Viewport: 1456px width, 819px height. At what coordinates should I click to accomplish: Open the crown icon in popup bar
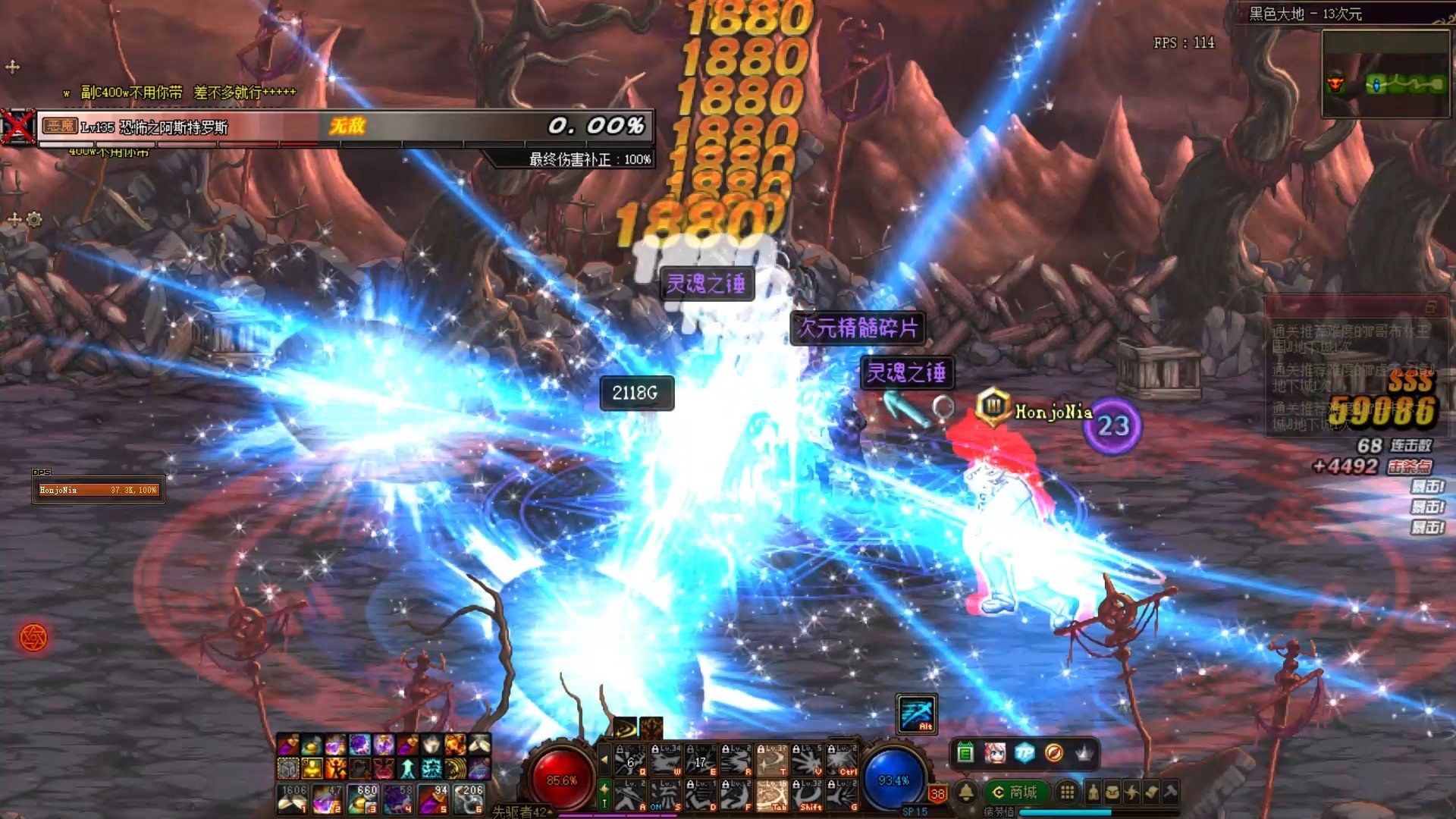pyautogui.click(x=1084, y=753)
